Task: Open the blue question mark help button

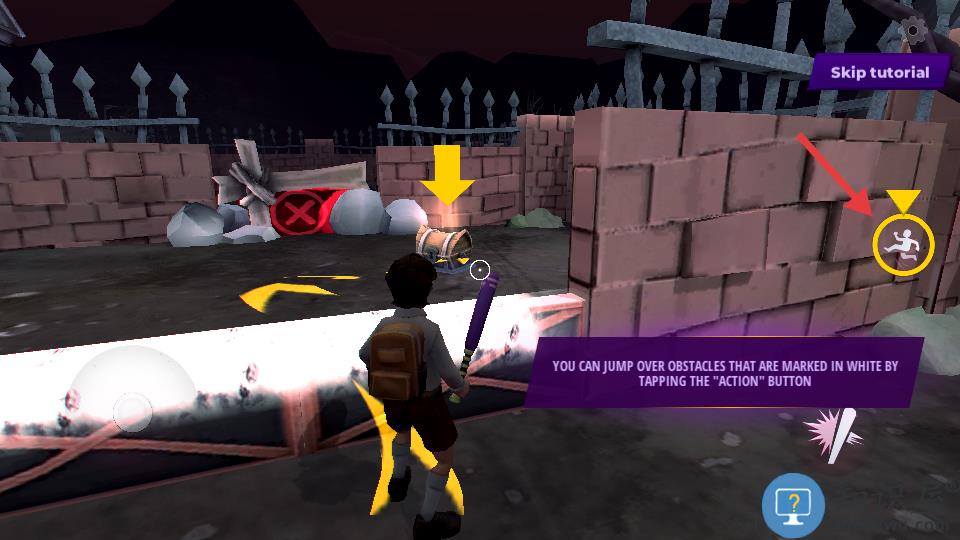Action: point(793,506)
